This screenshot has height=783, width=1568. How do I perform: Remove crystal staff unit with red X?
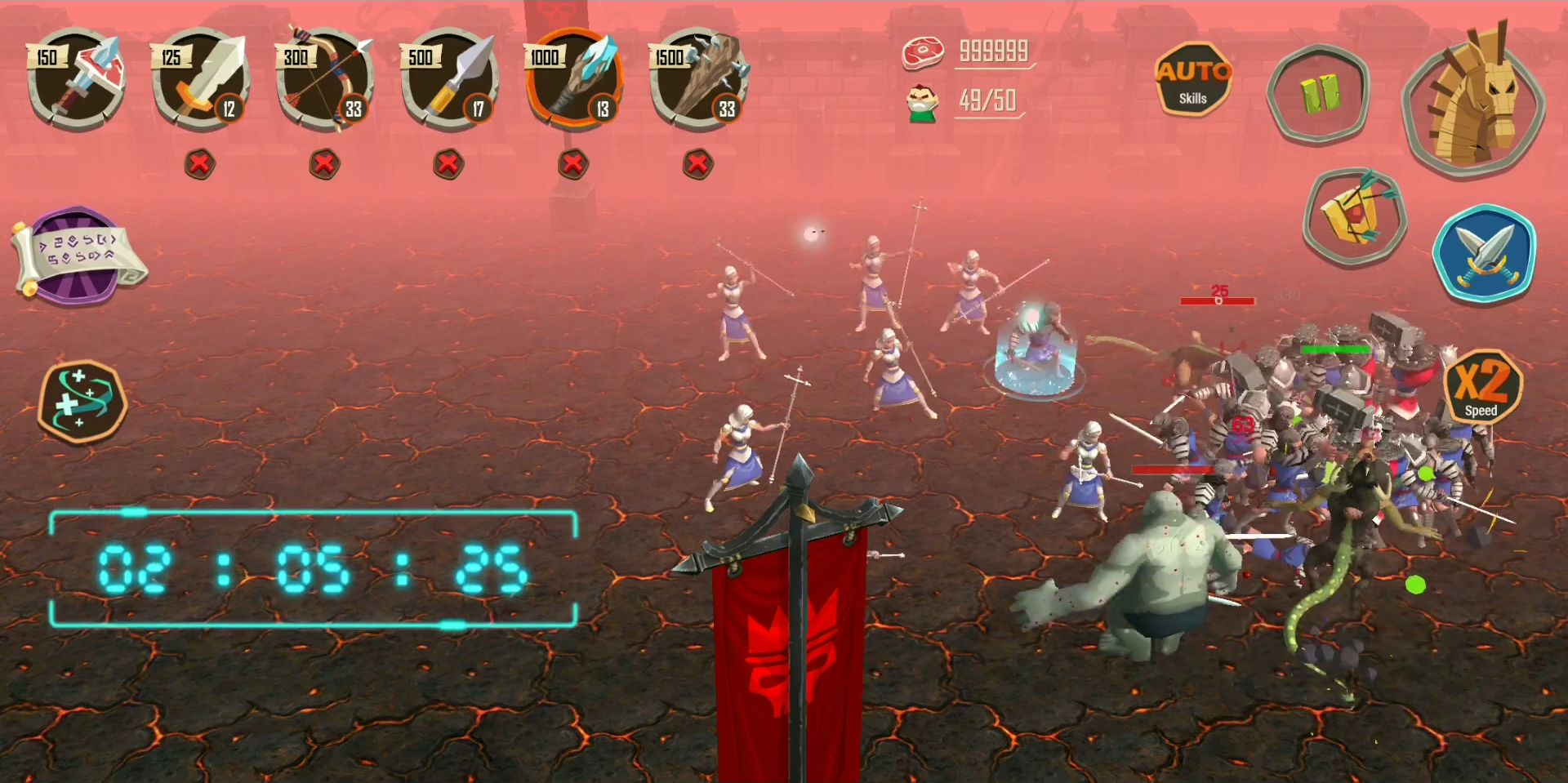point(573,164)
